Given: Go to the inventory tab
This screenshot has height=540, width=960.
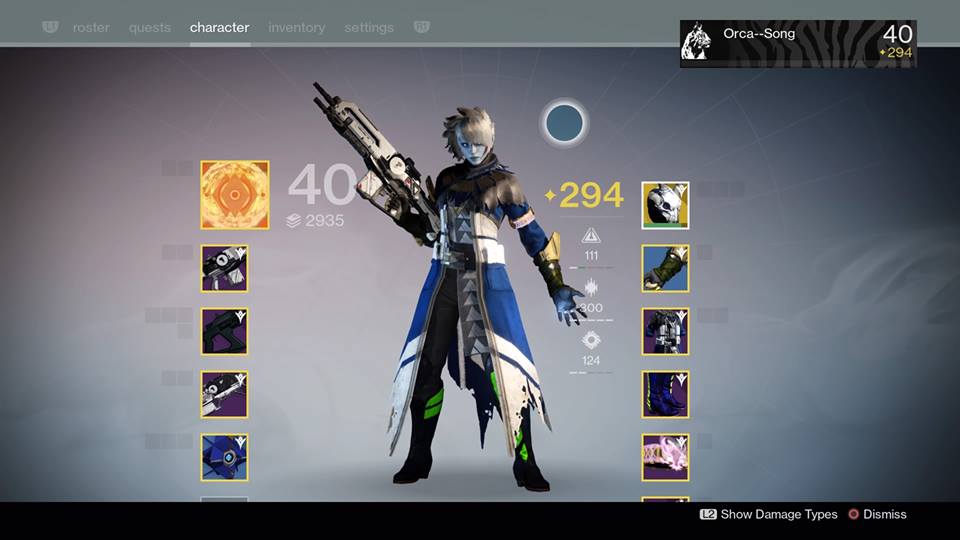Looking at the screenshot, I should click(296, 28).
